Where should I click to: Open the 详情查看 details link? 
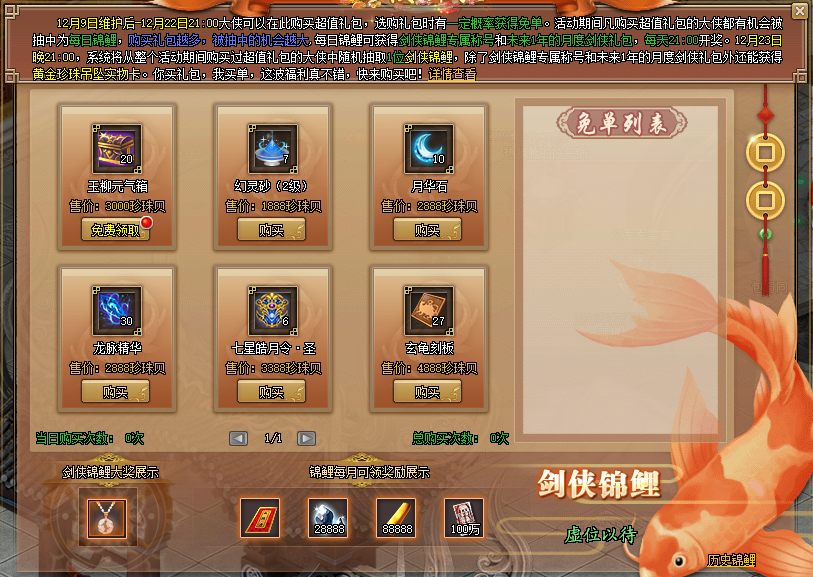(x=452, y=75)
